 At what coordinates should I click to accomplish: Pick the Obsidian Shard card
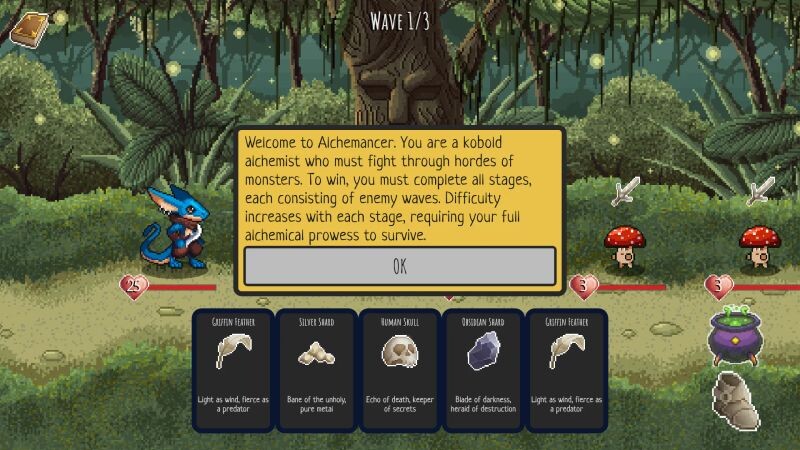[x=482, y=369]
